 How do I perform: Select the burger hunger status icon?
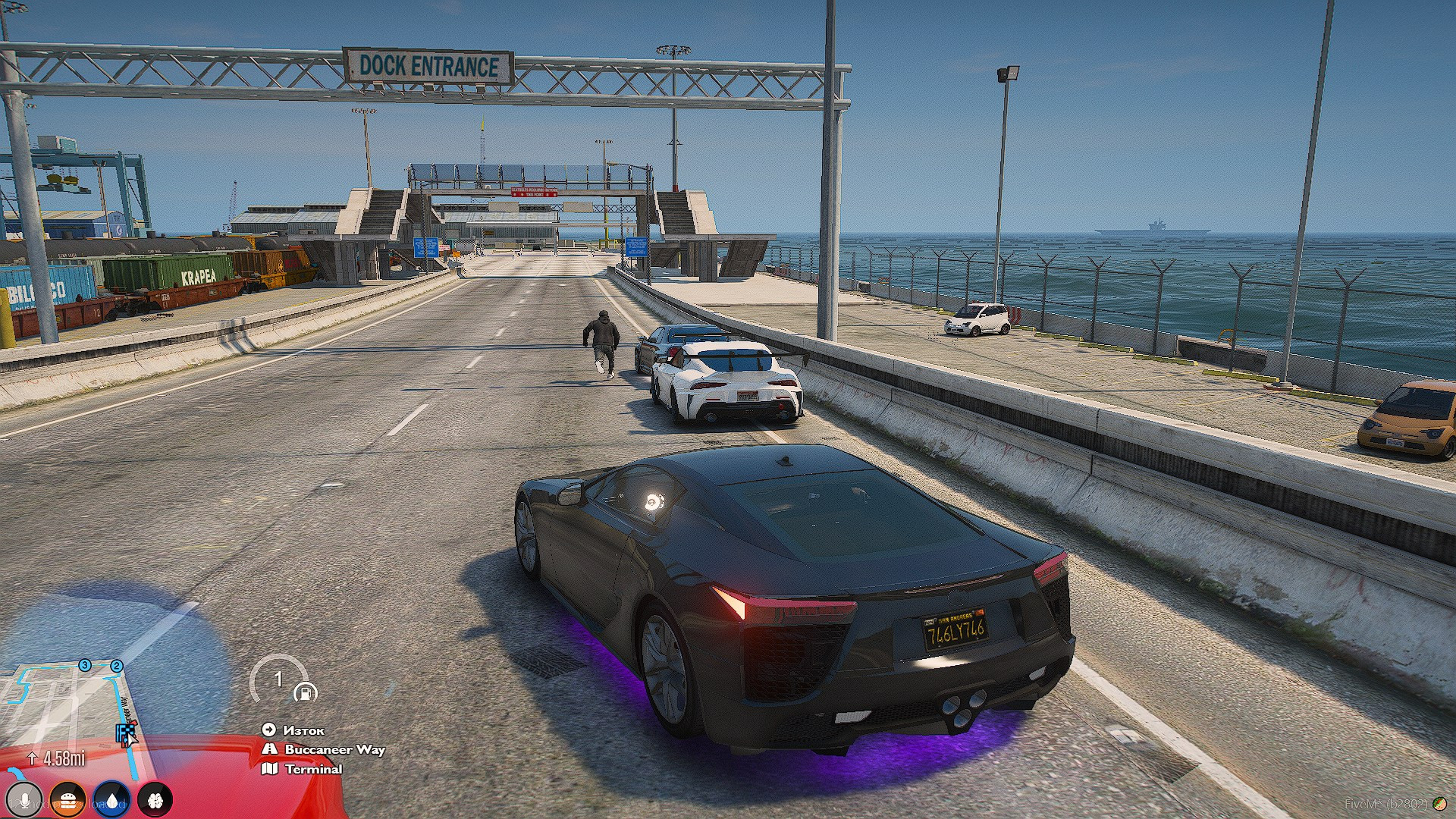[69, 800]
